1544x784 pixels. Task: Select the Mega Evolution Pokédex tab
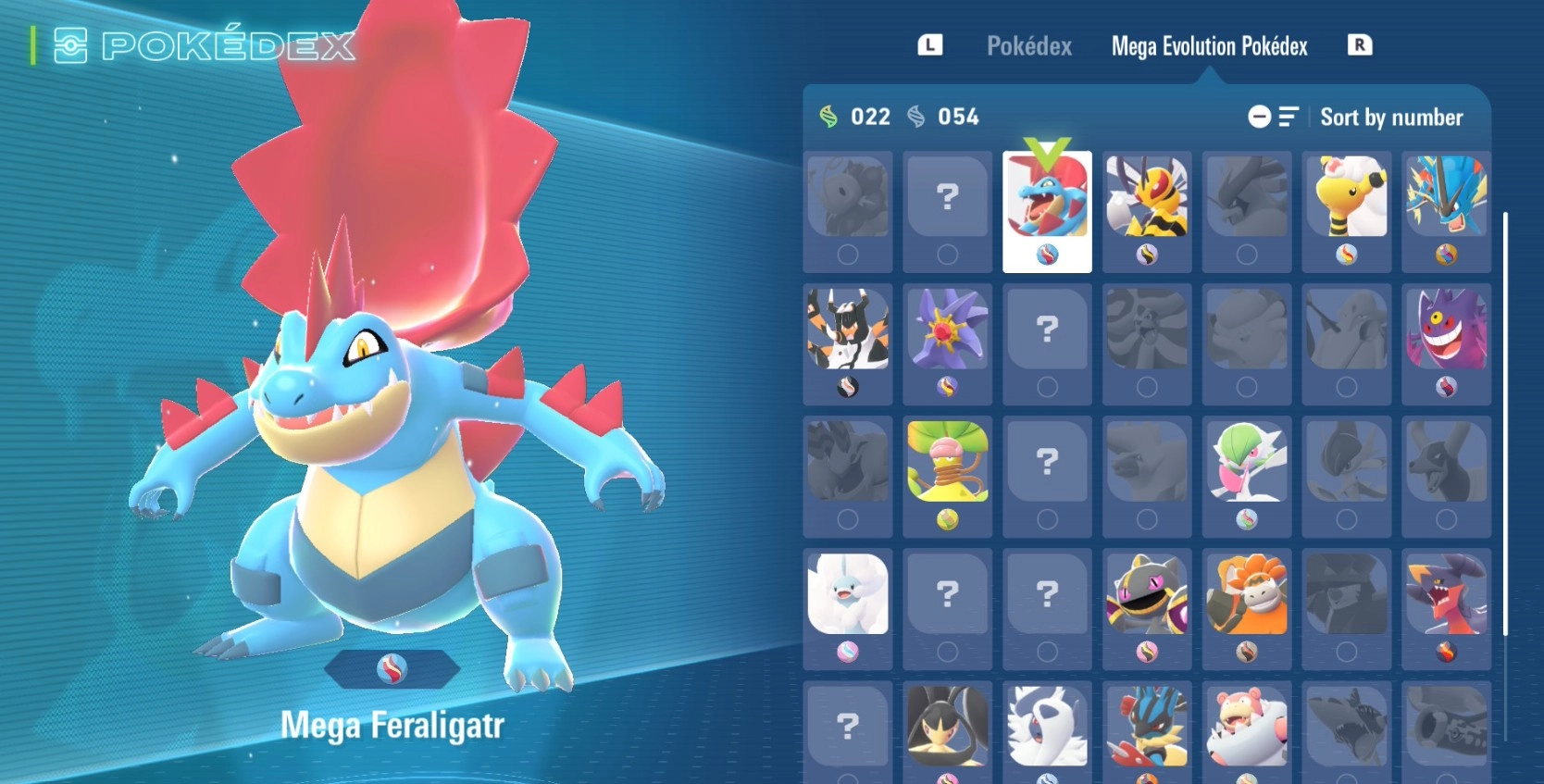click(1209, 46)
